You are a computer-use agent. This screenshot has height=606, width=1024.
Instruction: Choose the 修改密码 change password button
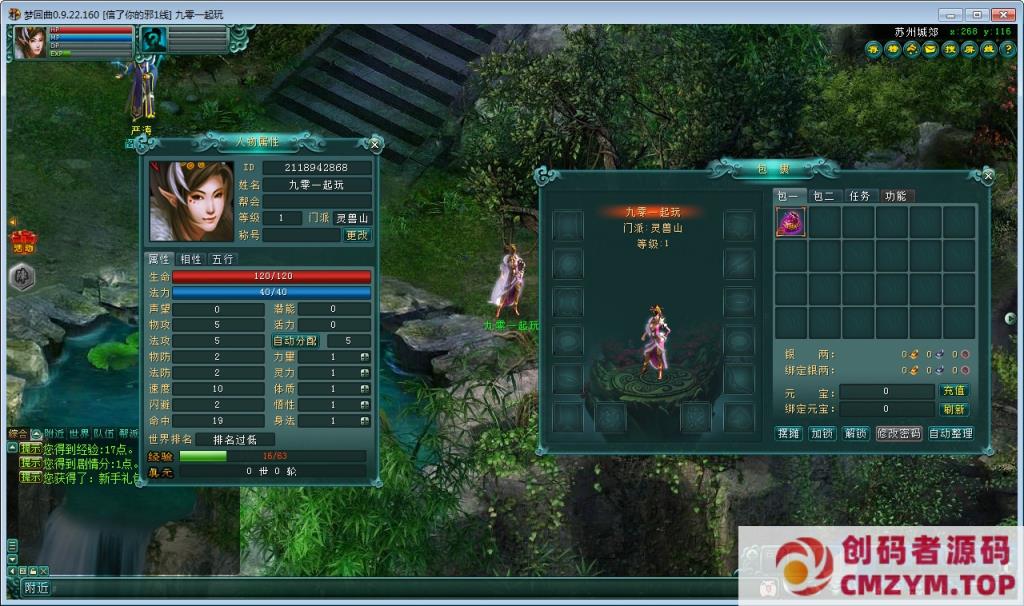tap(898, 433)
